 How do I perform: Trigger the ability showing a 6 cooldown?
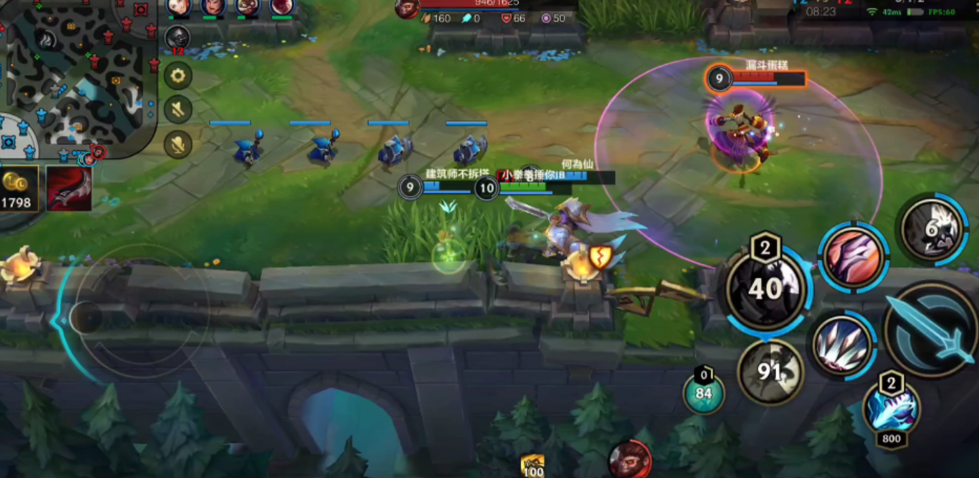point(934,229)
